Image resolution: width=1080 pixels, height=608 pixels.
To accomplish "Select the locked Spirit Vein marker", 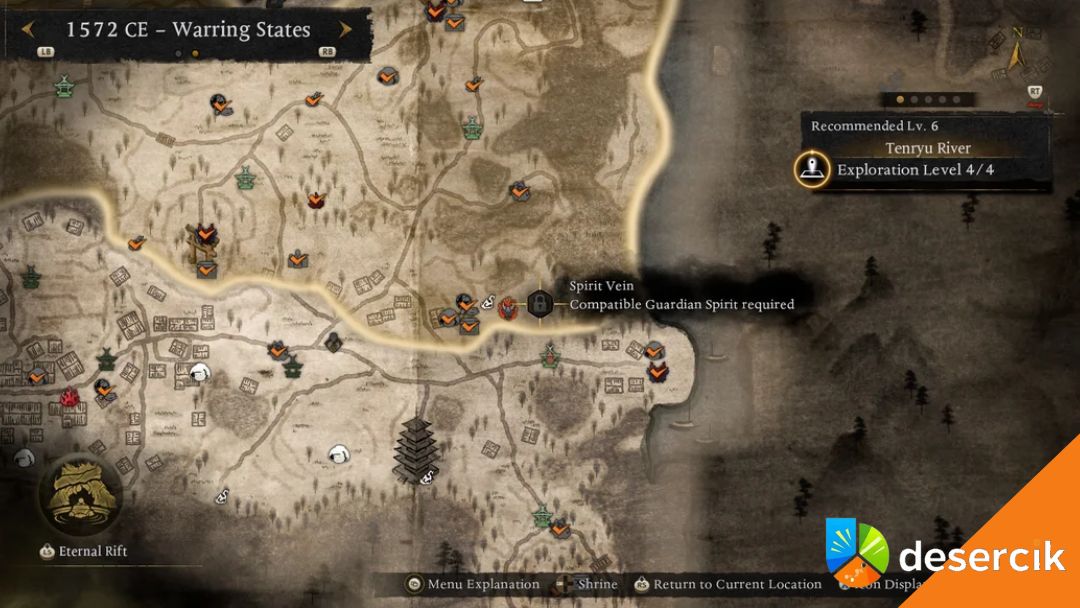I will click(540, 302).
